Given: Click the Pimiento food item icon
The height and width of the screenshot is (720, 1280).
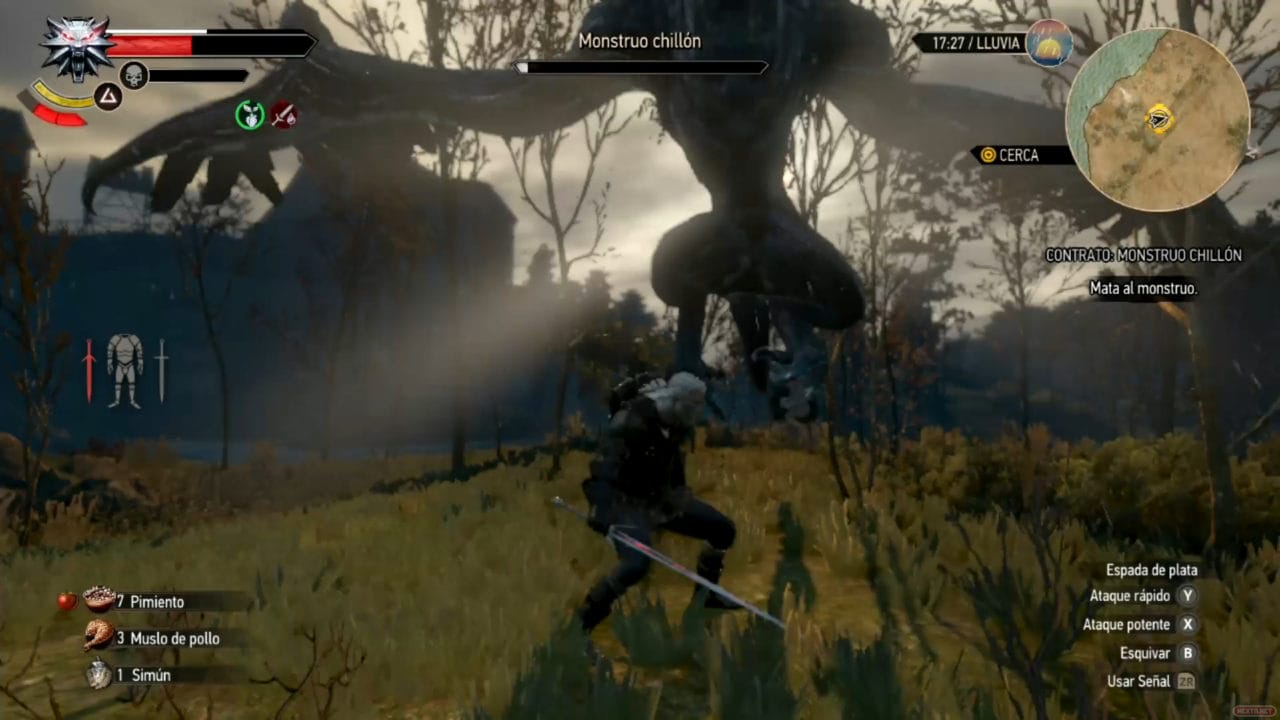Looking at the screenshot, I should pos(100,601).
